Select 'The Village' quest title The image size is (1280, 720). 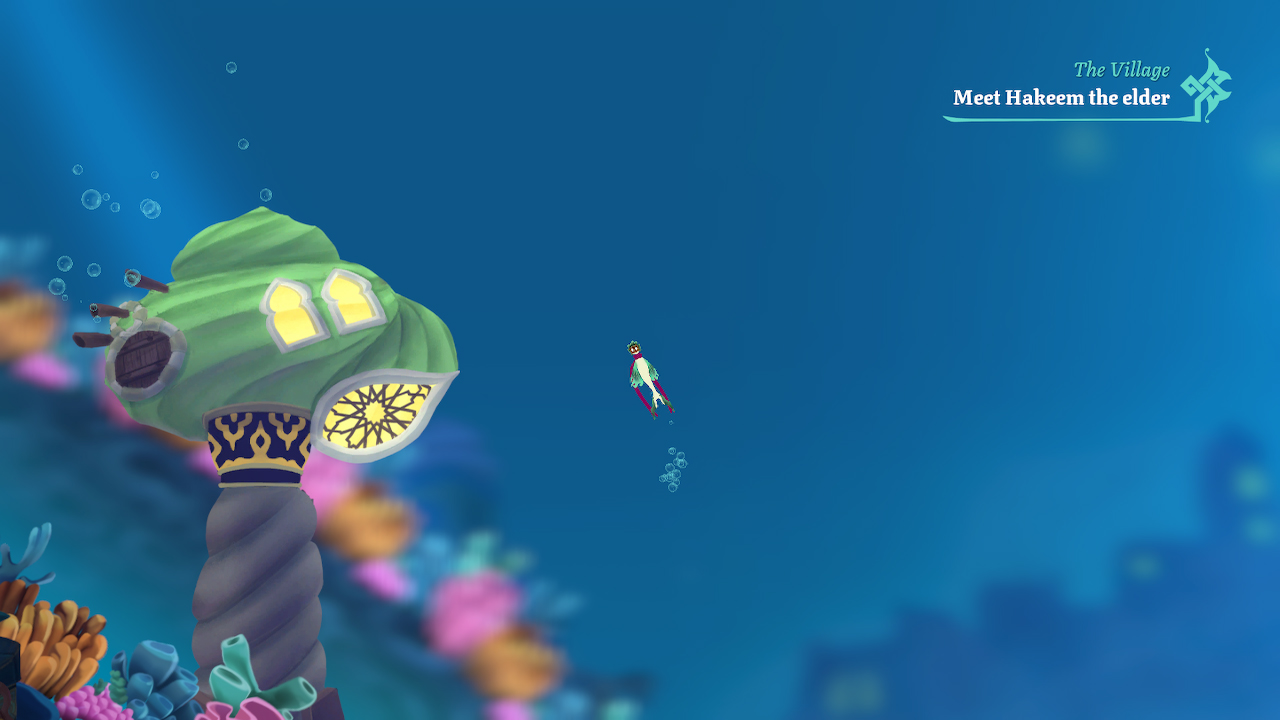pyautogui.click(x=1121, y=70)
